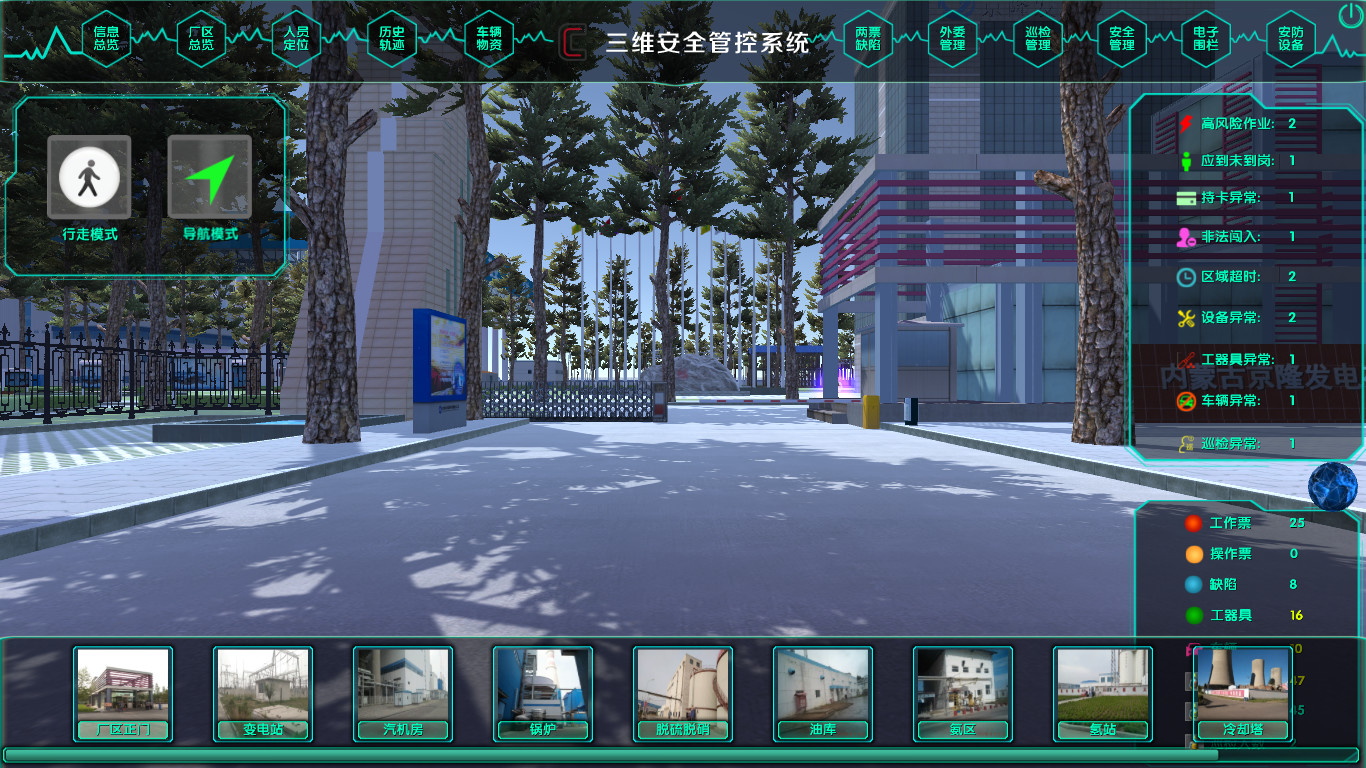Jump to the 变电站 thumbnail
This screenshot has width=1366, height=768.
click(263, 693)
